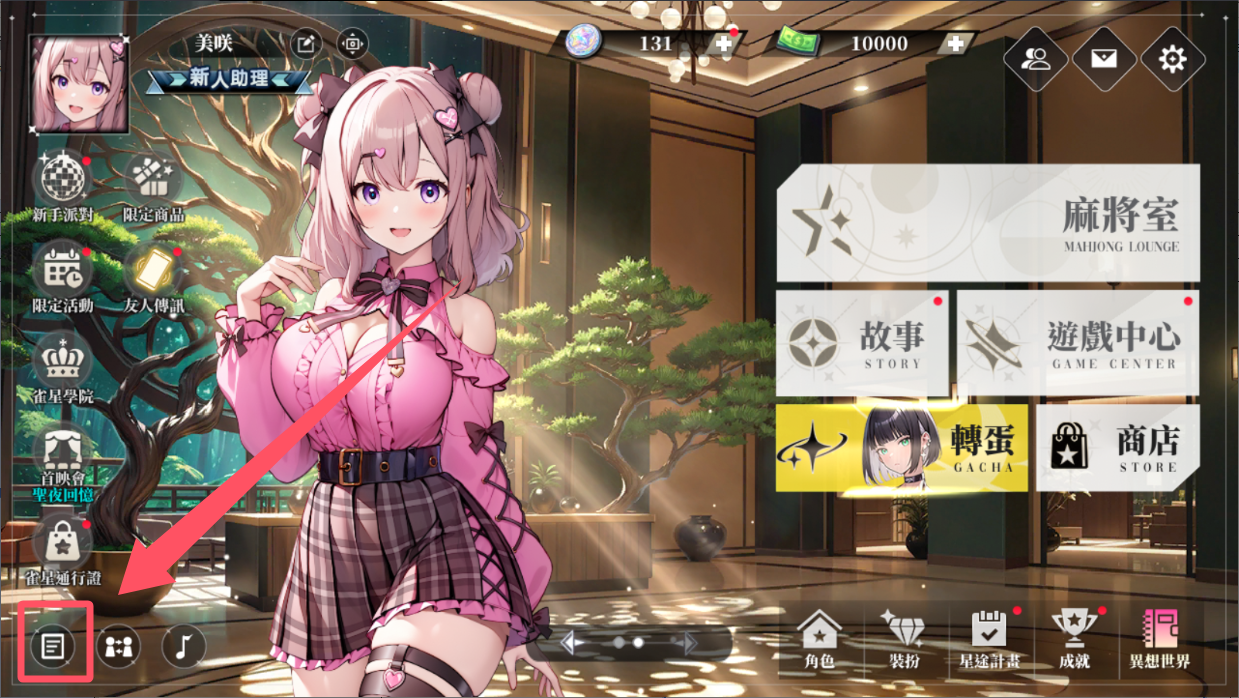Toggle the music note button
Screen dimensions: 1239x698
(183, 646)
